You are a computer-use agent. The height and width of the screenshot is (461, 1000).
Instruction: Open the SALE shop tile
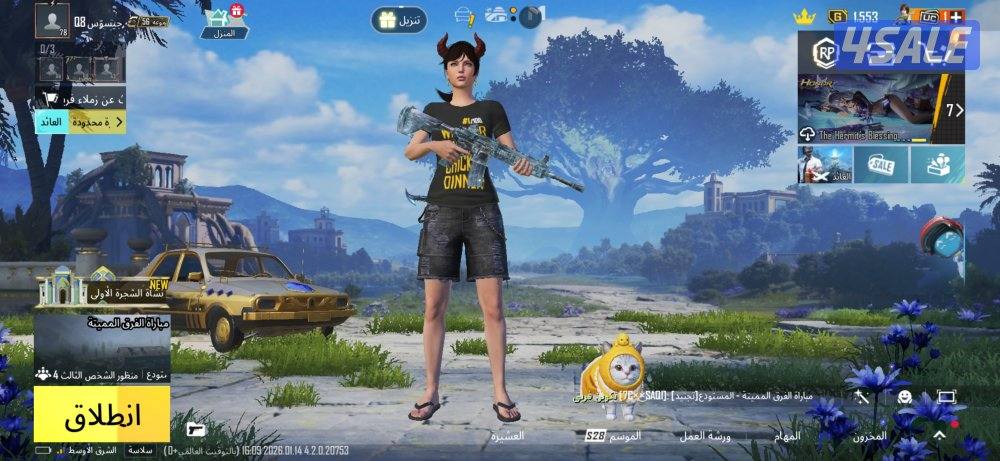coord(882,164)
